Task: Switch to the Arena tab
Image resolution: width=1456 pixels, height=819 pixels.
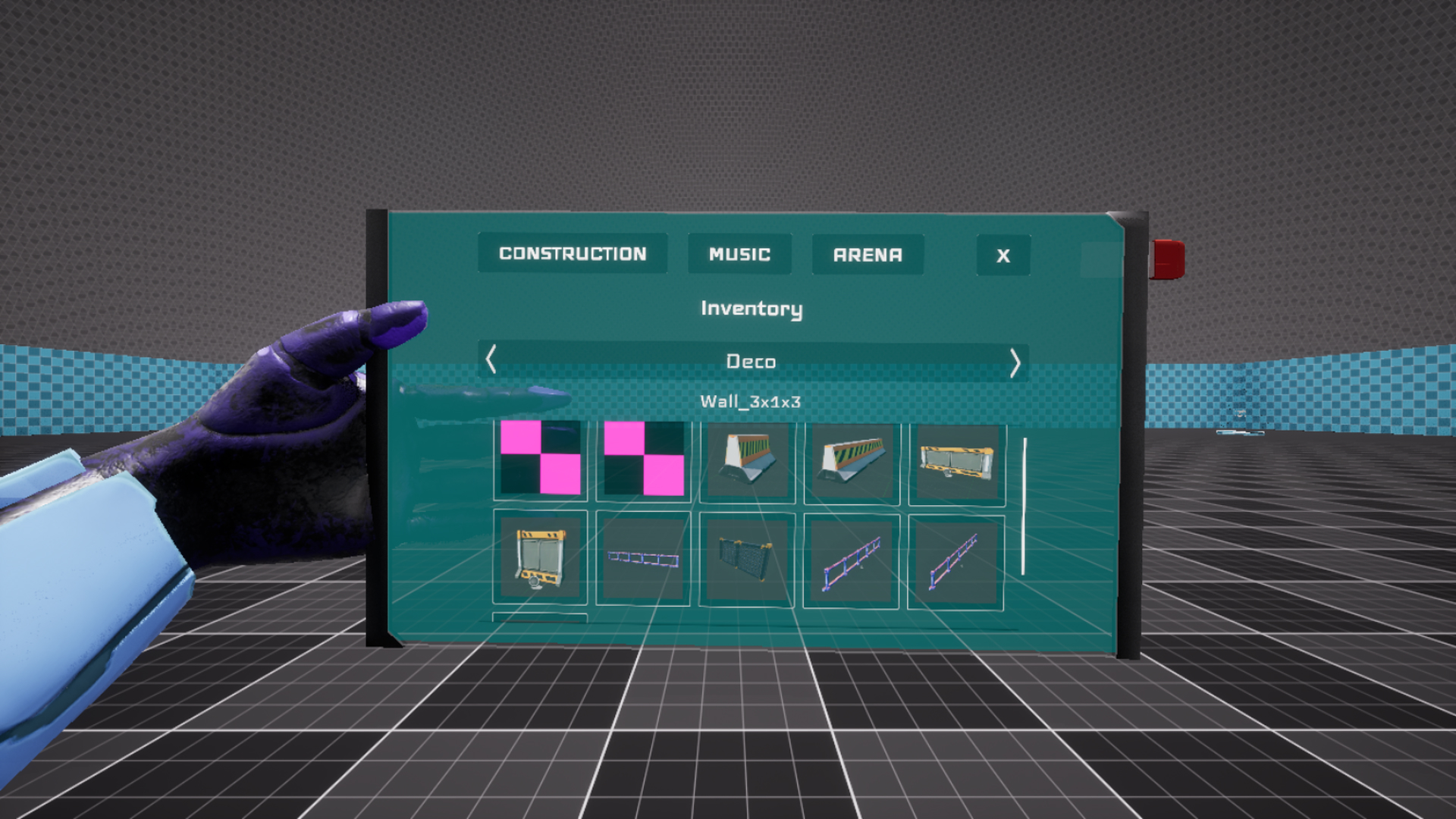Action: click(x=868, y=254)
